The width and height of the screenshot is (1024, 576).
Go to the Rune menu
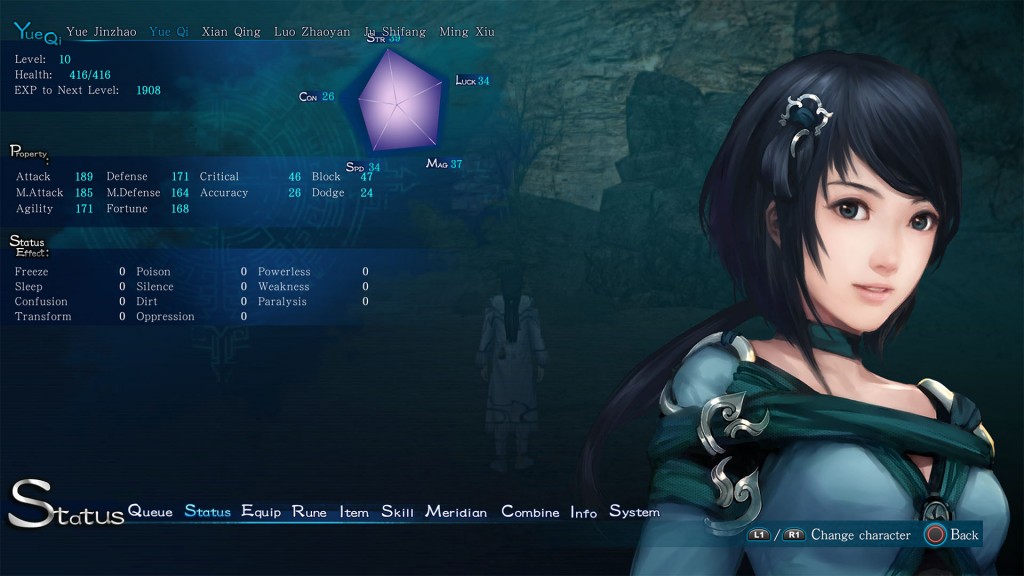click(309, 512)
